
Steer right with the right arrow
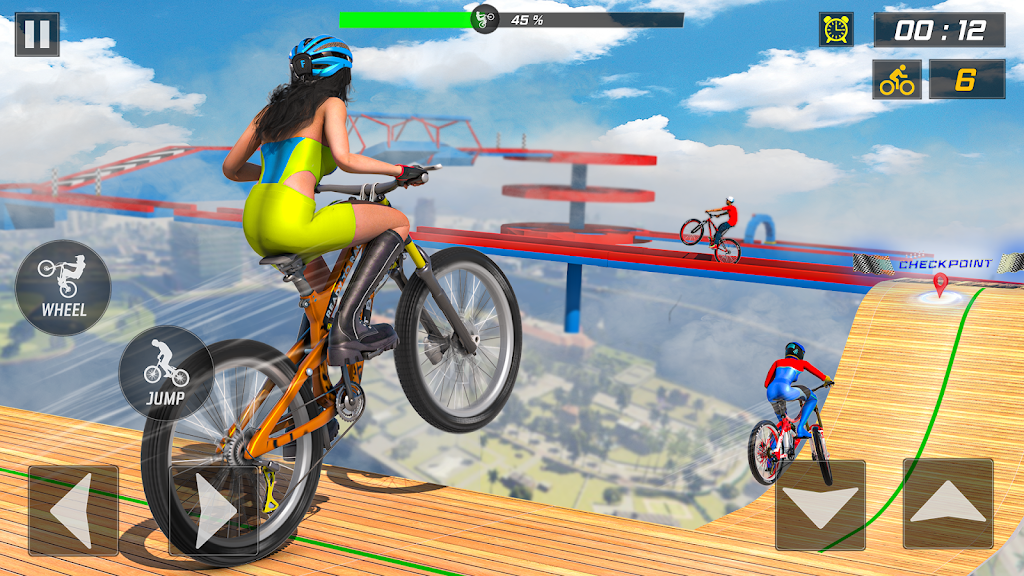[213, 510]
